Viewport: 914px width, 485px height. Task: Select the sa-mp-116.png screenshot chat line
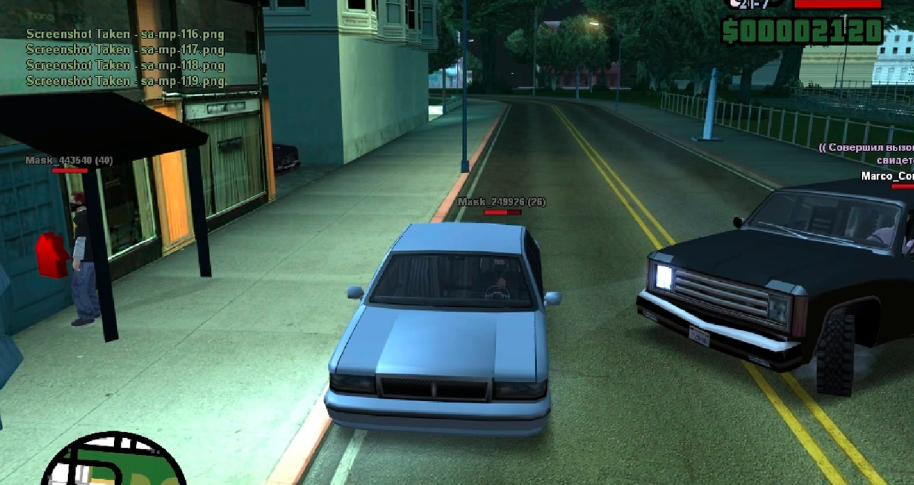click(125, 33)
